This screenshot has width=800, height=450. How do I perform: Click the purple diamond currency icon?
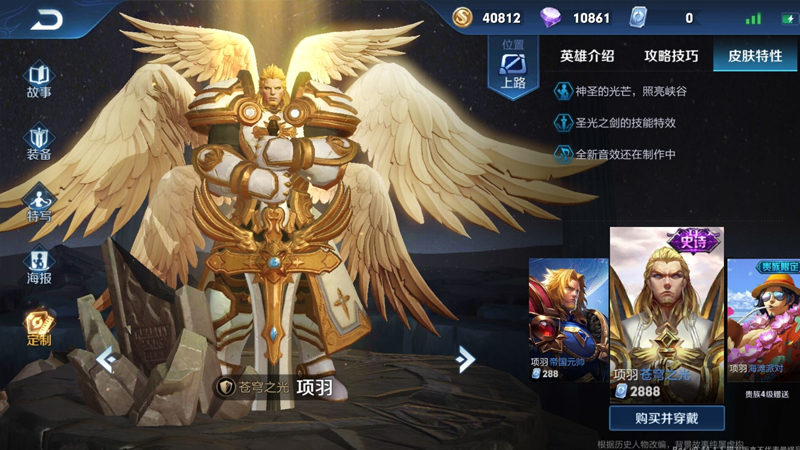pos(551,18)
